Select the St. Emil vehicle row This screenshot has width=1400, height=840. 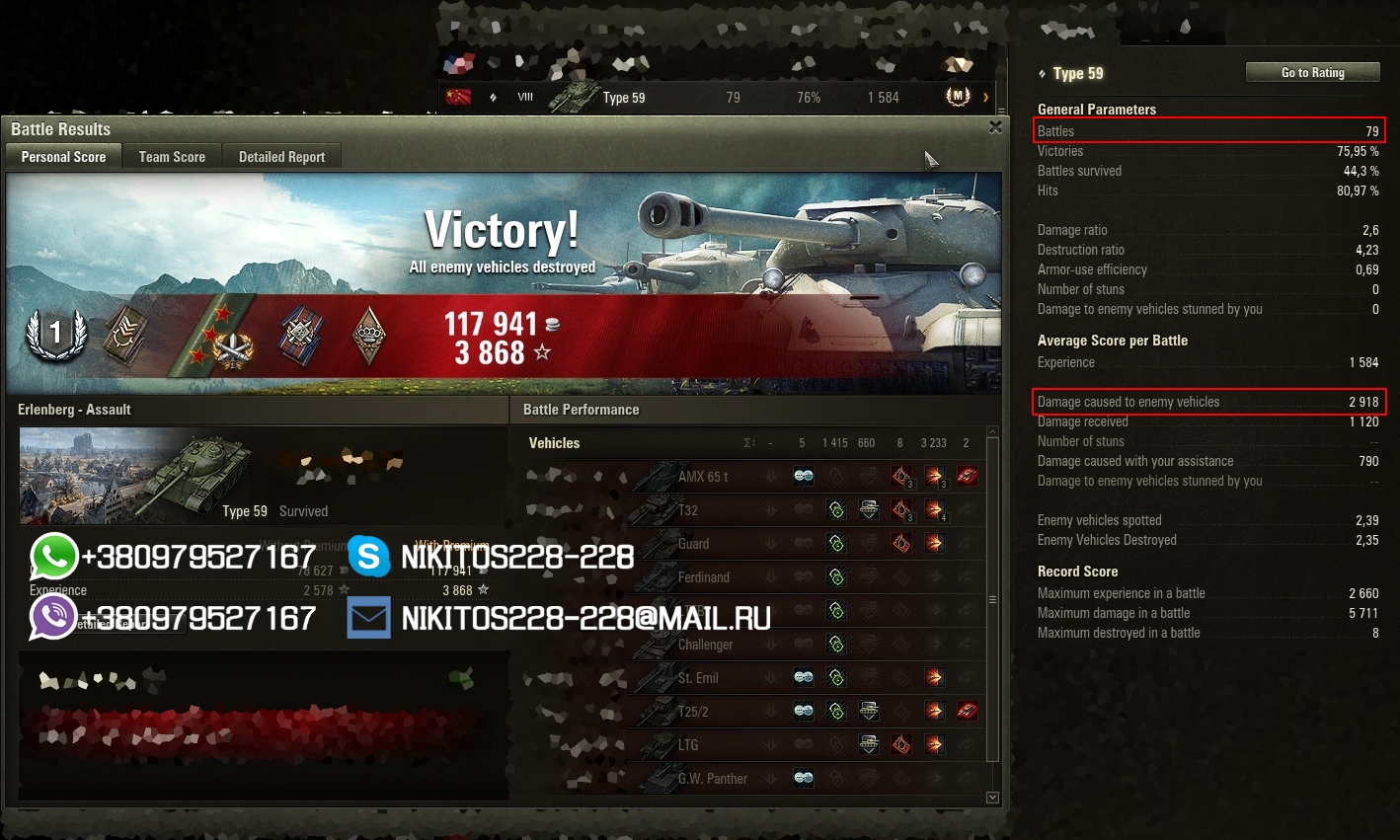click(x=698, y=678)
